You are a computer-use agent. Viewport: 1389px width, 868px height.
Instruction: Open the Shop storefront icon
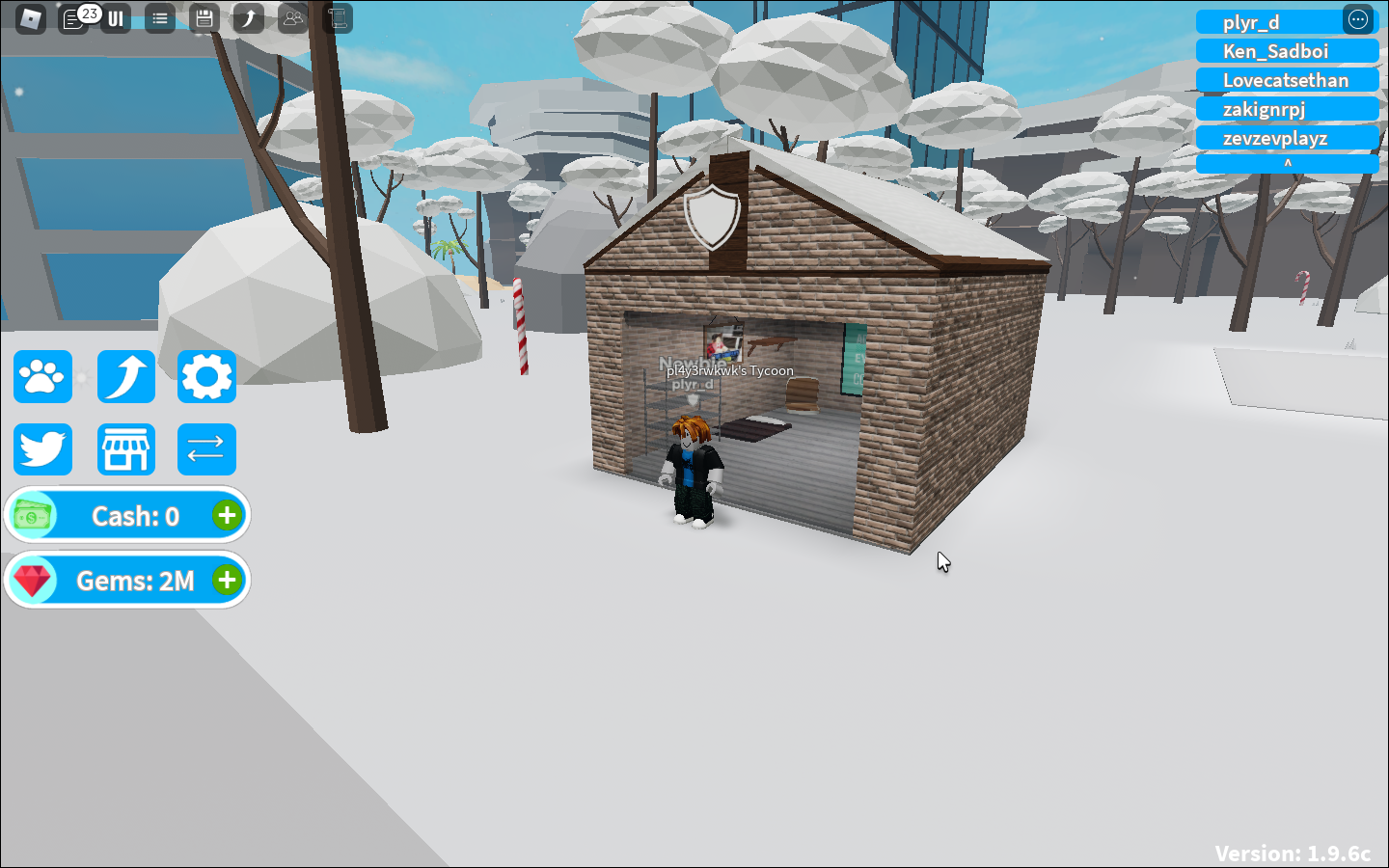click(126, 448)
